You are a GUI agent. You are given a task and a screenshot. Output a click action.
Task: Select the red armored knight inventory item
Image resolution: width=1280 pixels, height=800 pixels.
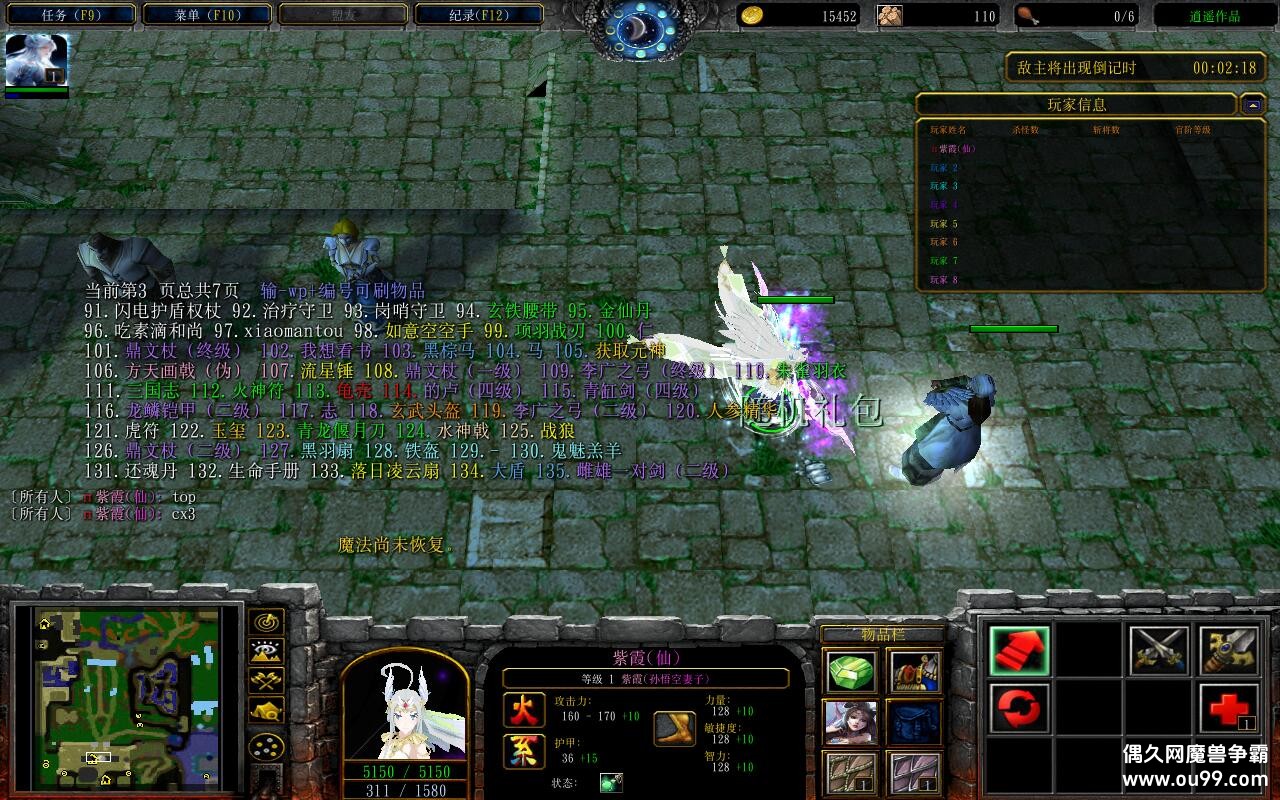914,672
